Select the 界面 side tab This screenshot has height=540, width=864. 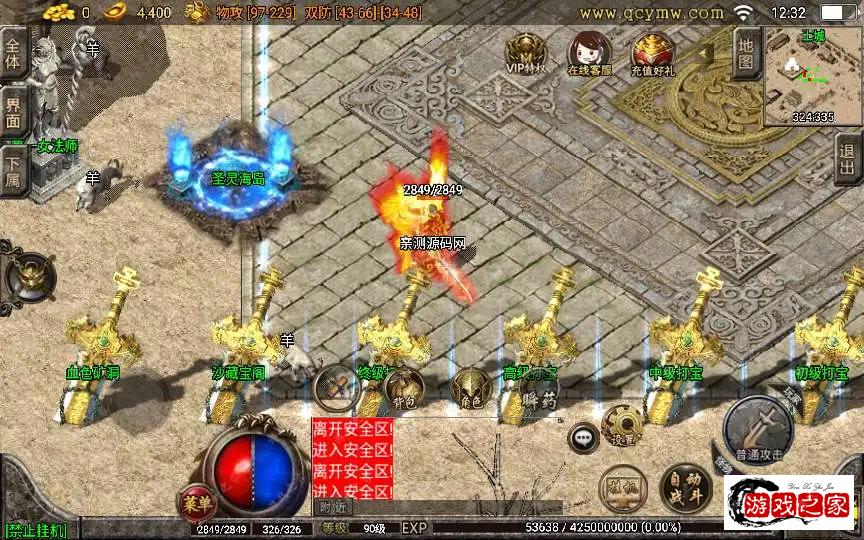(14, 112)
